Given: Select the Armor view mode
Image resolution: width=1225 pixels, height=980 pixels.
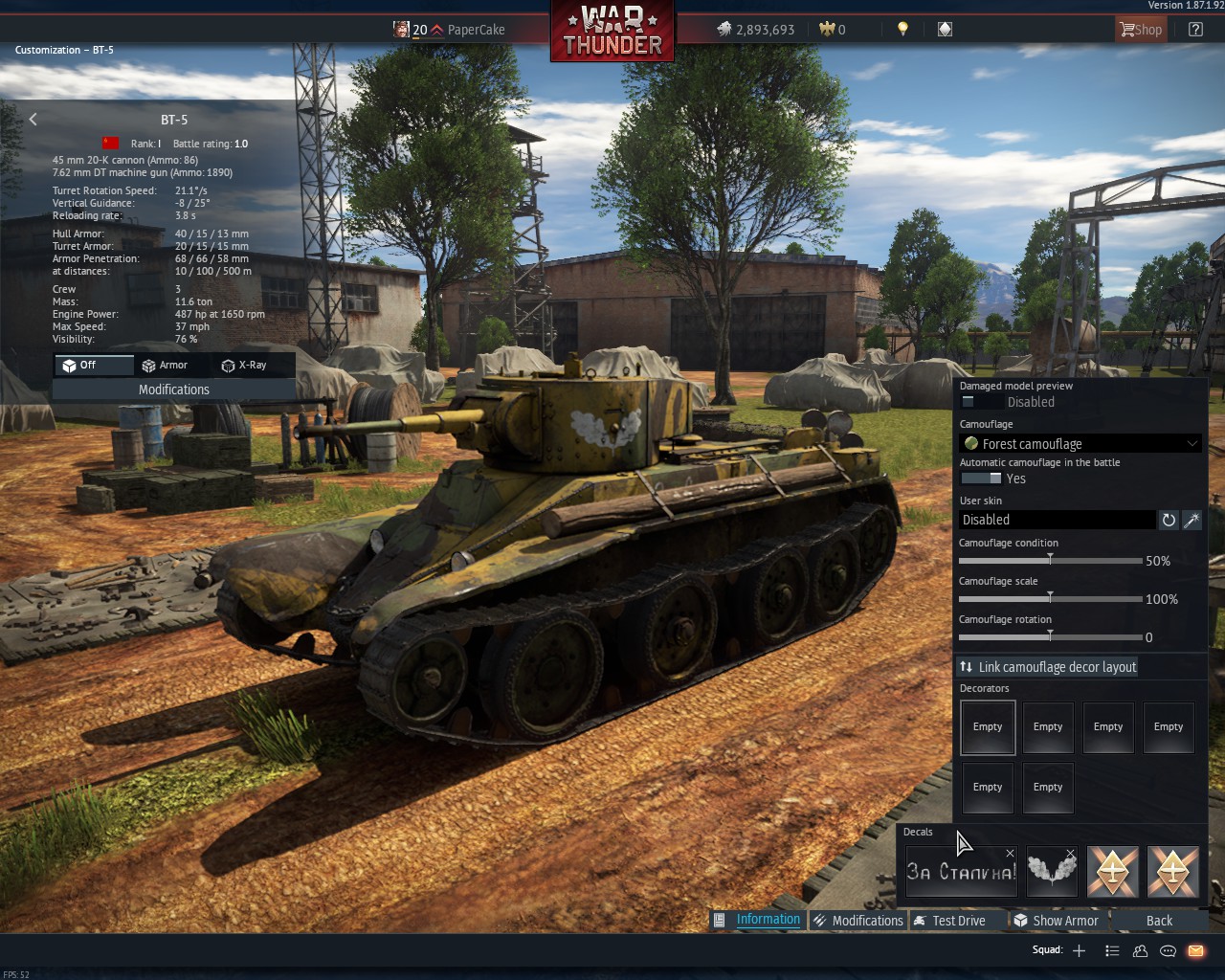Looking at the screenshot, I should [164, 365].
